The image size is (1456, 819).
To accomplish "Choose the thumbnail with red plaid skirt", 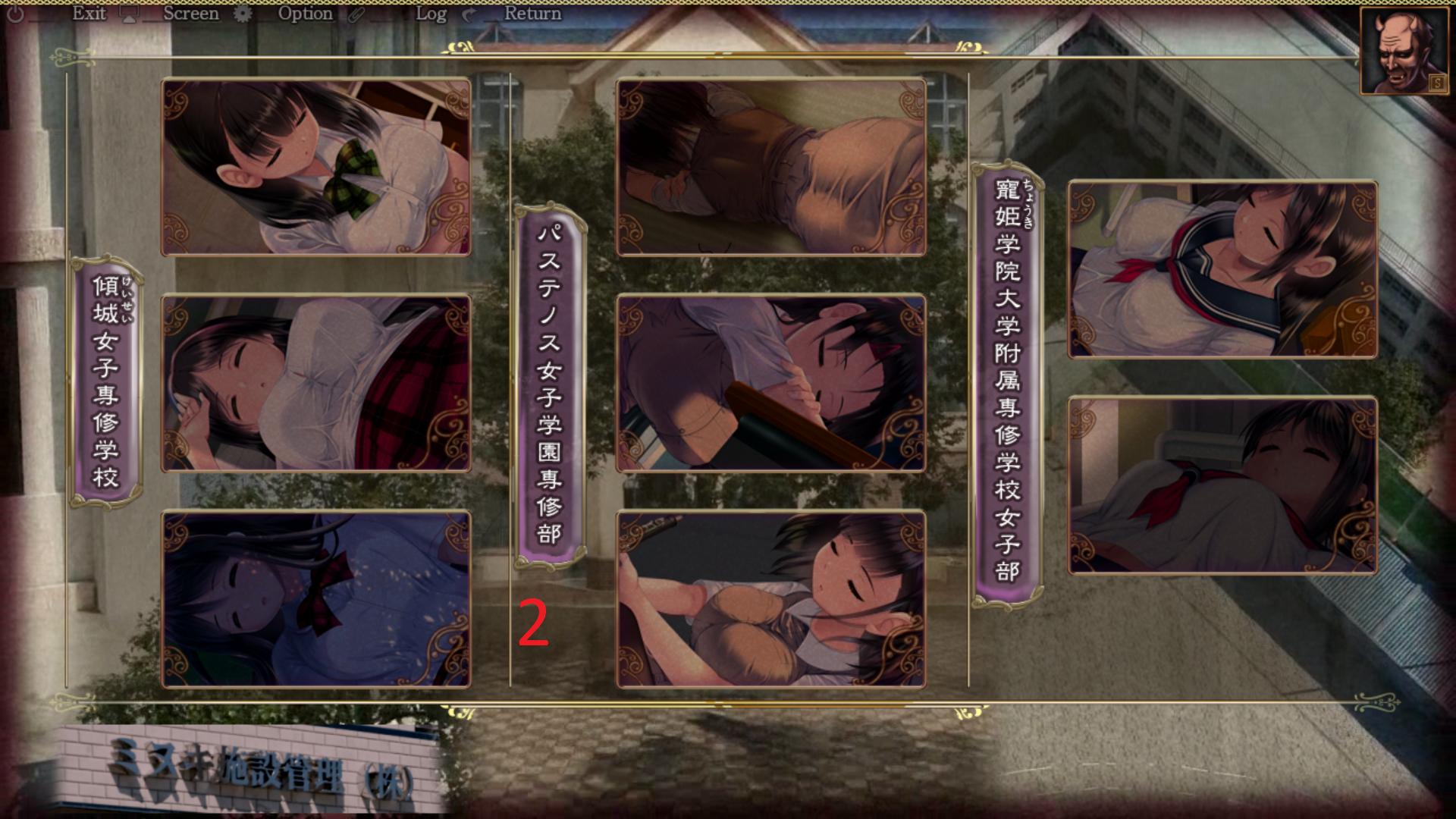I will (316, 383).
